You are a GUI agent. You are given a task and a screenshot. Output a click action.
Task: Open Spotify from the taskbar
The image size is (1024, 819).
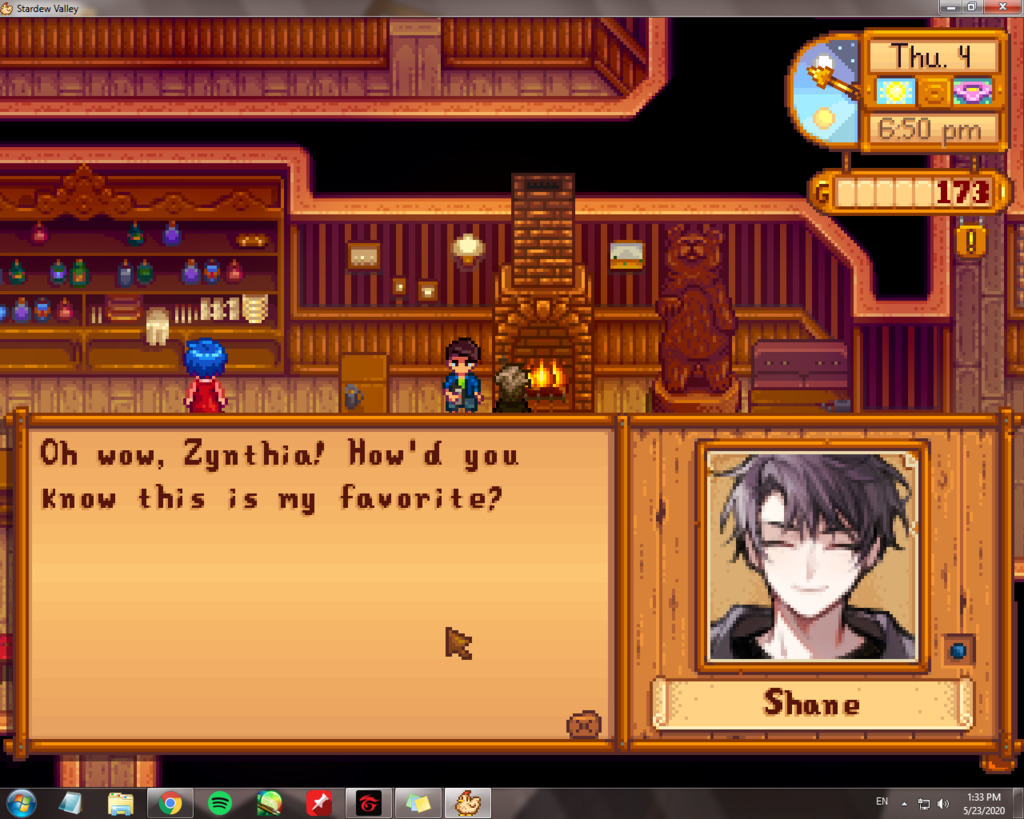click(220, 803)
